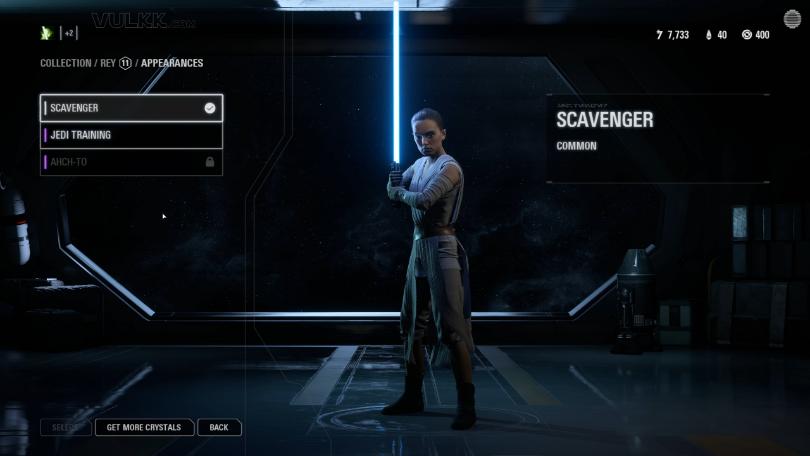Return to the Rey breadcrumb page
Viewport: 810px width, 456px height.
click(108, 63)
